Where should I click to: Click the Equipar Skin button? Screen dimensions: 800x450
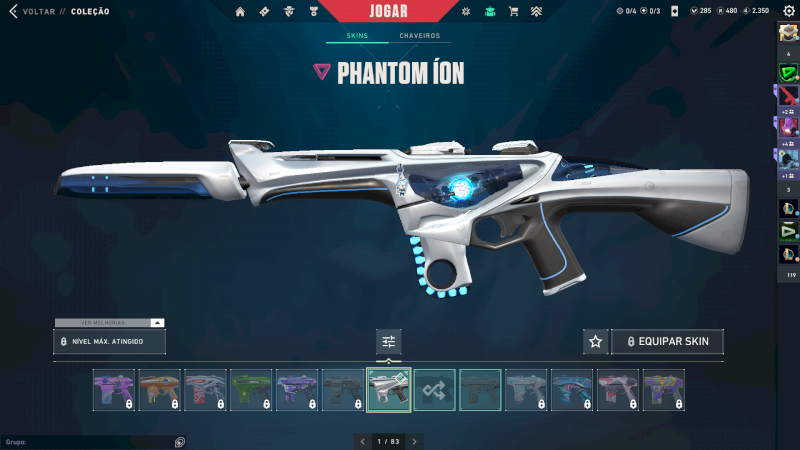[667, 342]
